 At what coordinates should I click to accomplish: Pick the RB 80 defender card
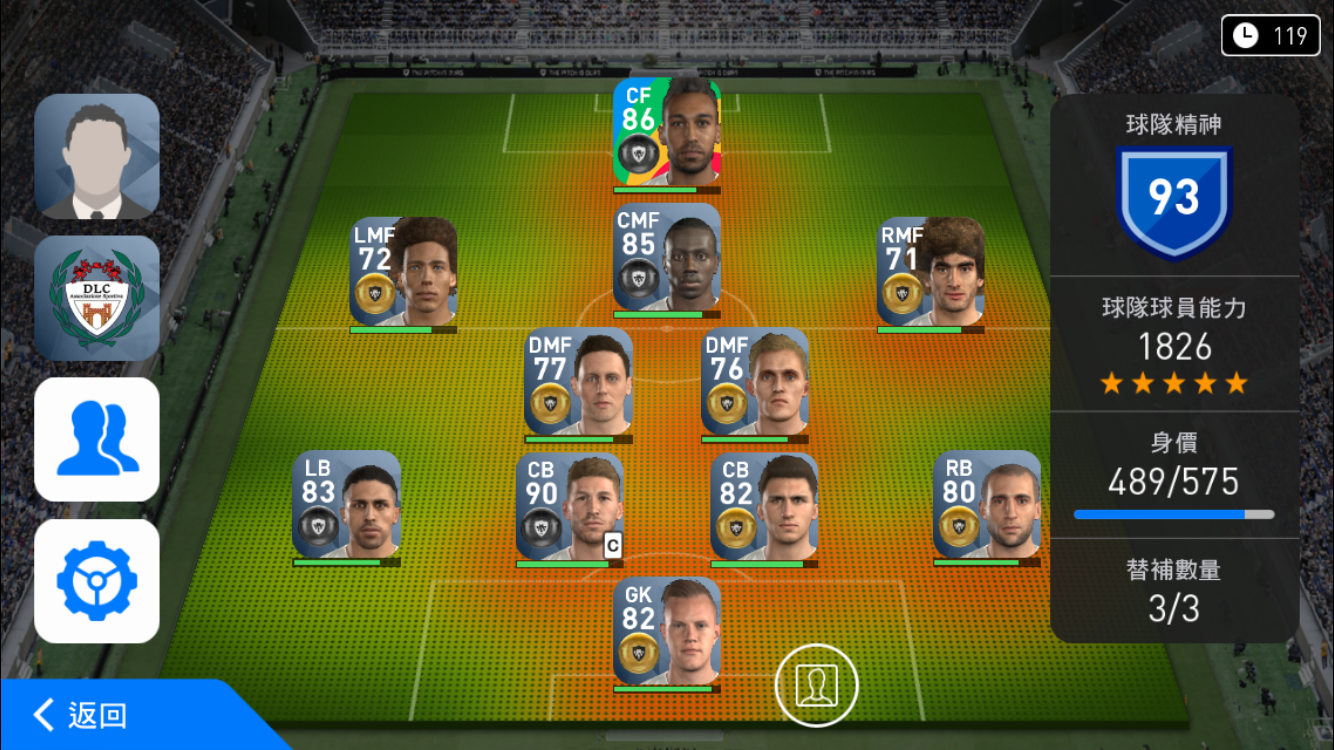987,505
